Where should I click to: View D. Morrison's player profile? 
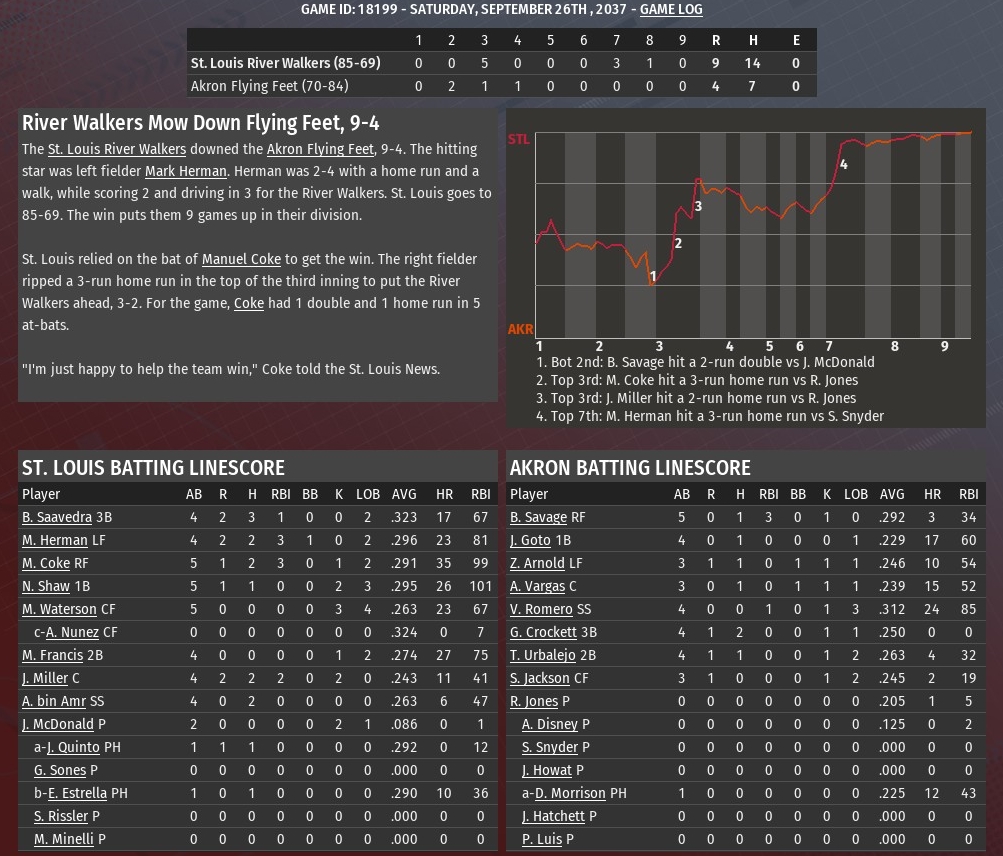(569, 793)
